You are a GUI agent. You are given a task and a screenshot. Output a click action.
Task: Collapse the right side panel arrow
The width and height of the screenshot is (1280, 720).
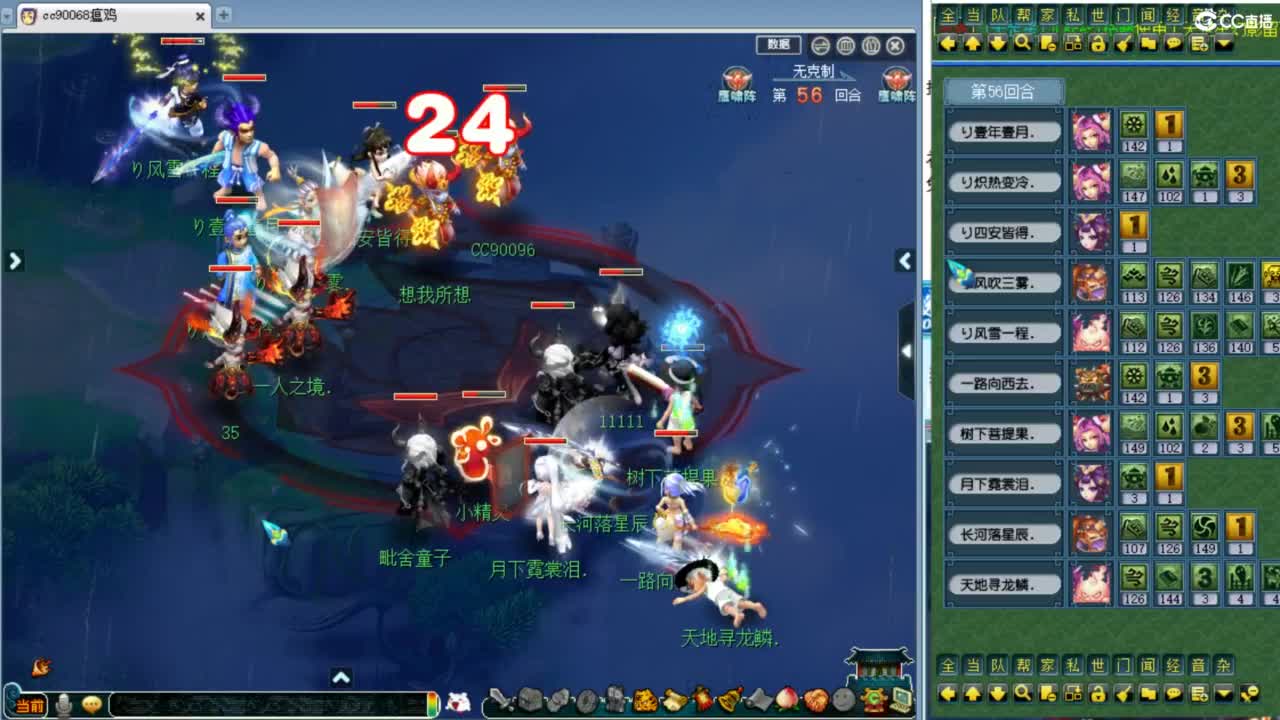click(x=905, y=260)
